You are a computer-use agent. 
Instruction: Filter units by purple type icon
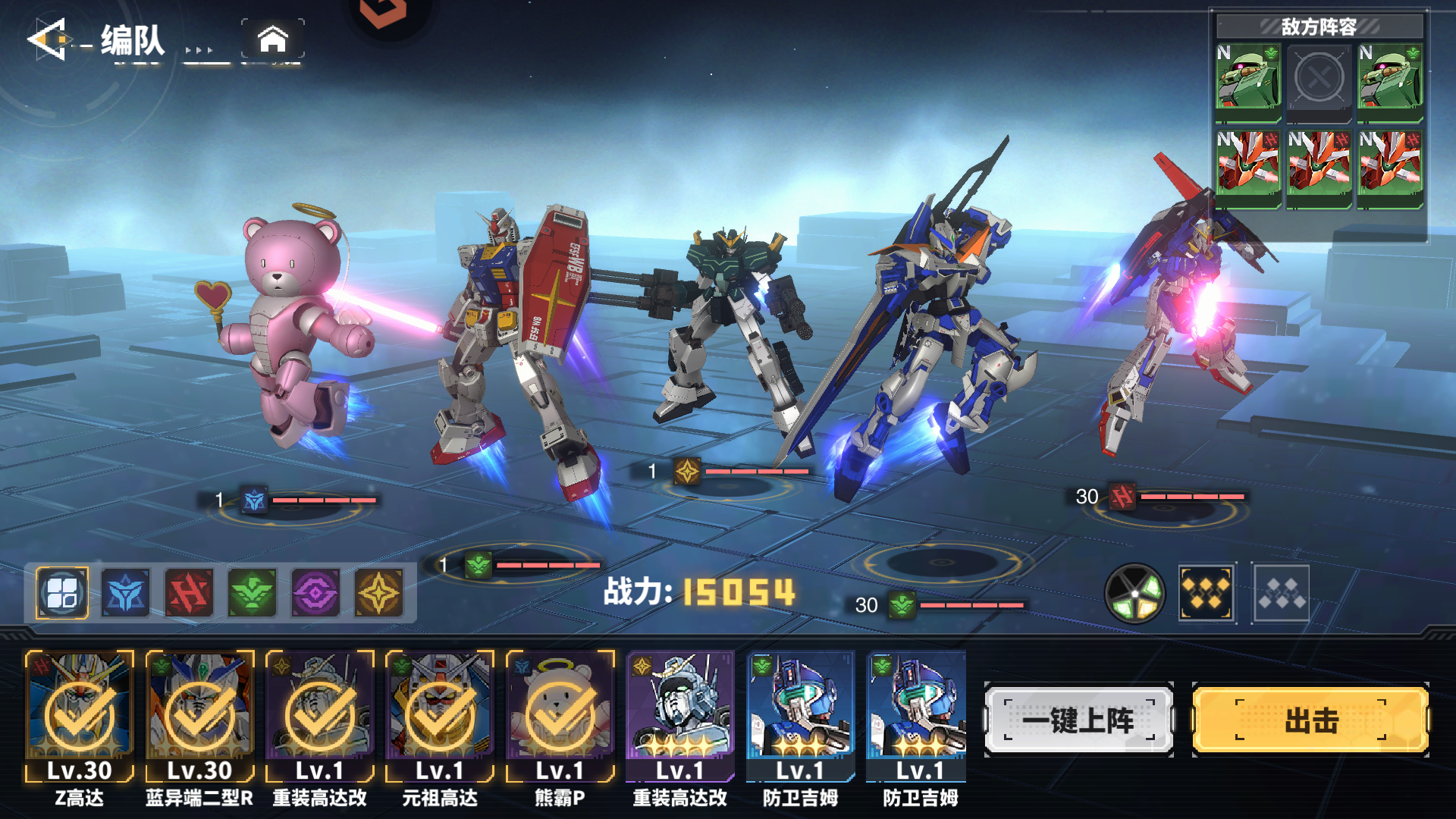pos(315,593)
